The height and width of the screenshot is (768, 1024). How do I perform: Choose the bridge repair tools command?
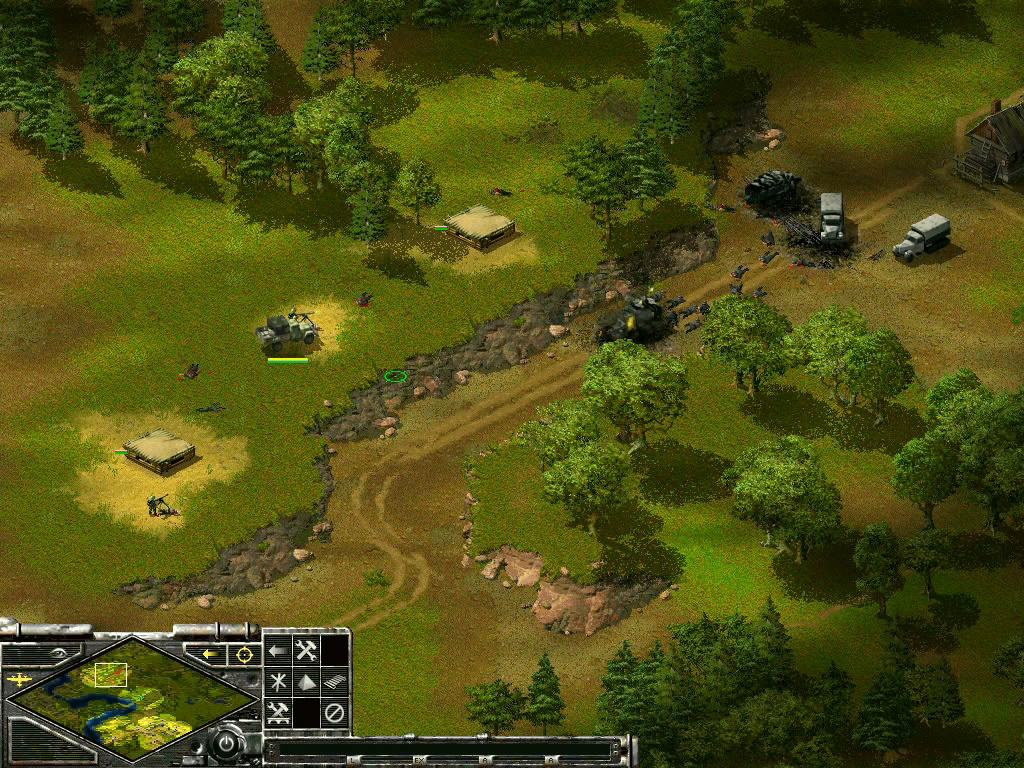277,713
